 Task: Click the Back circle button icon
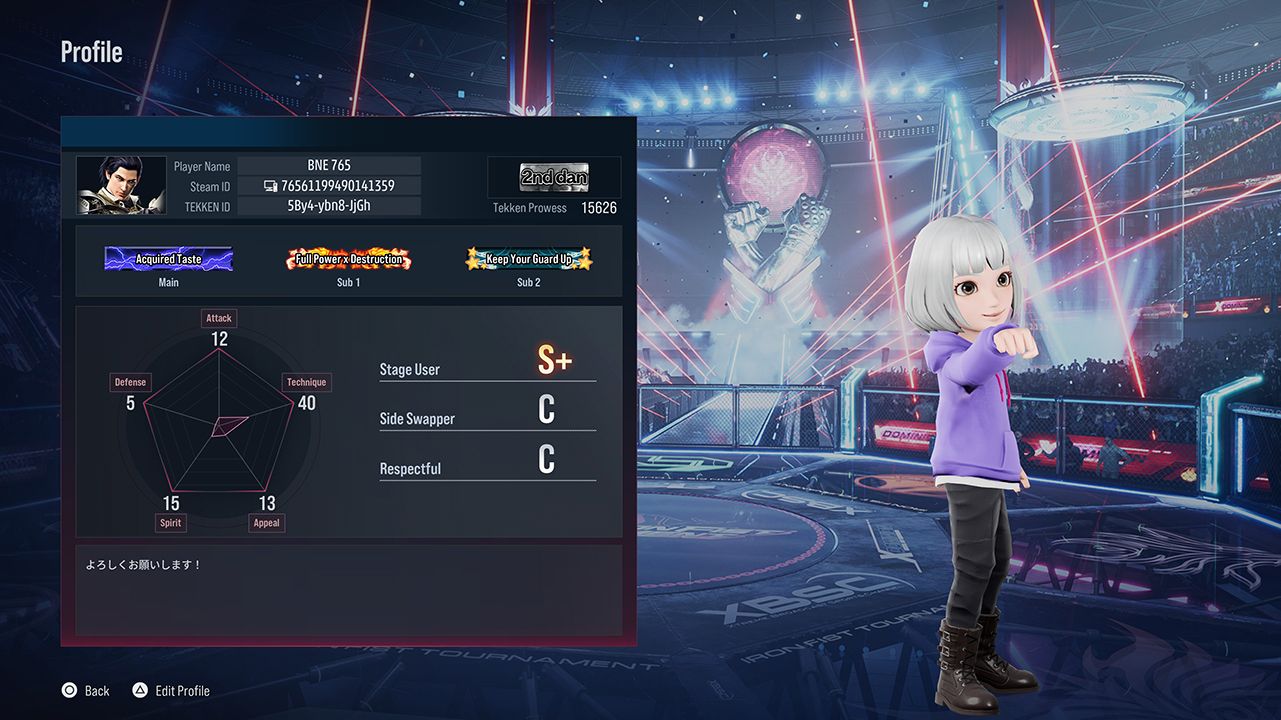(68, 690)
